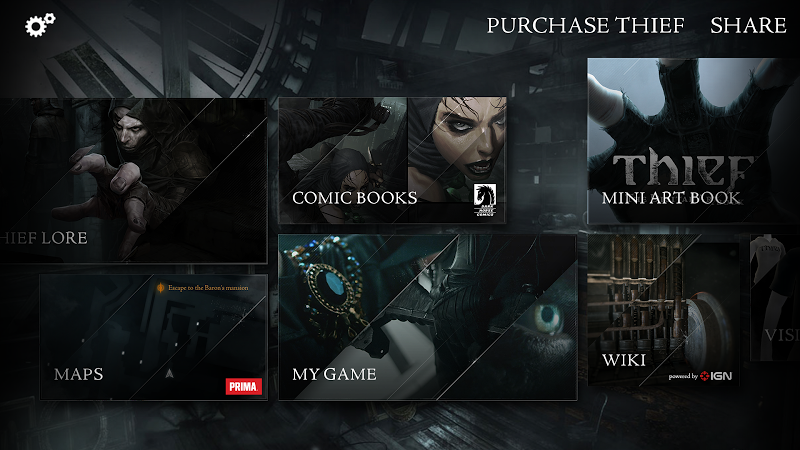Open the settings gear icon
The height and width of the screenshot is (450, 800).
pos(40,26)
